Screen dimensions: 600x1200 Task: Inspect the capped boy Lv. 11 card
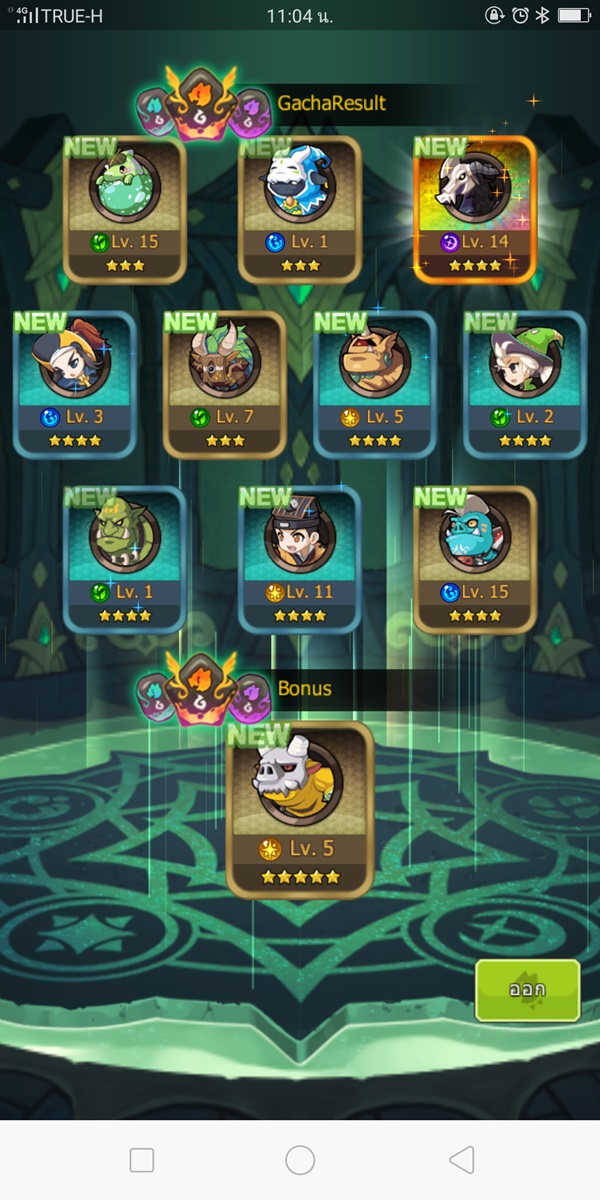pos(300,560)
